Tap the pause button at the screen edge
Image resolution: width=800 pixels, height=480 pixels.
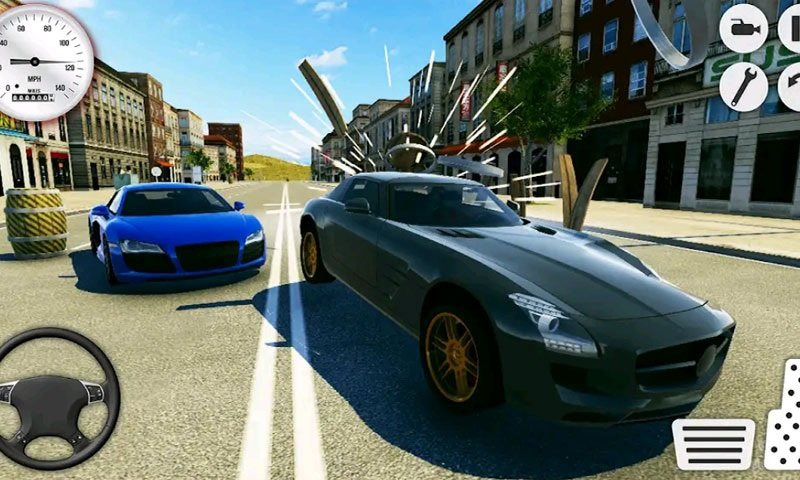pyautogui.click(x=790, y=28)
